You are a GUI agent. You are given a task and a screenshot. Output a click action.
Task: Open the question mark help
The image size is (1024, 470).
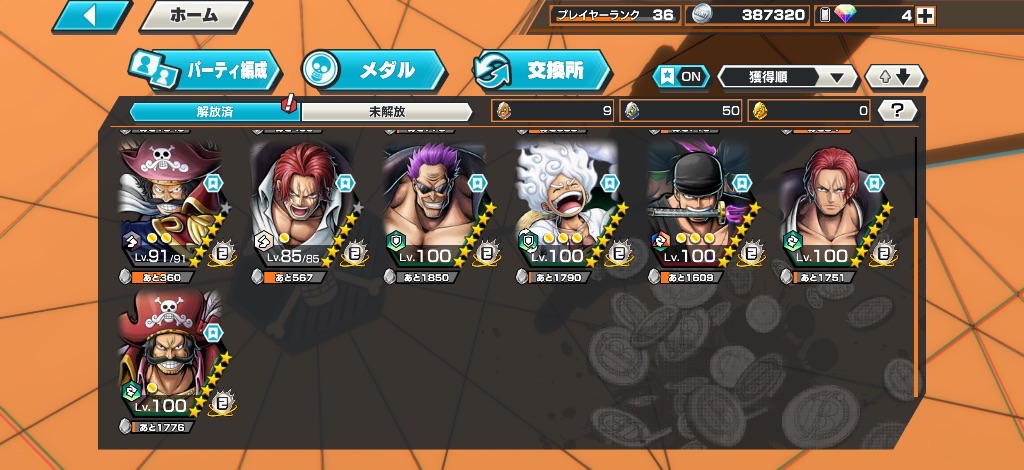(x=897, y=111)
